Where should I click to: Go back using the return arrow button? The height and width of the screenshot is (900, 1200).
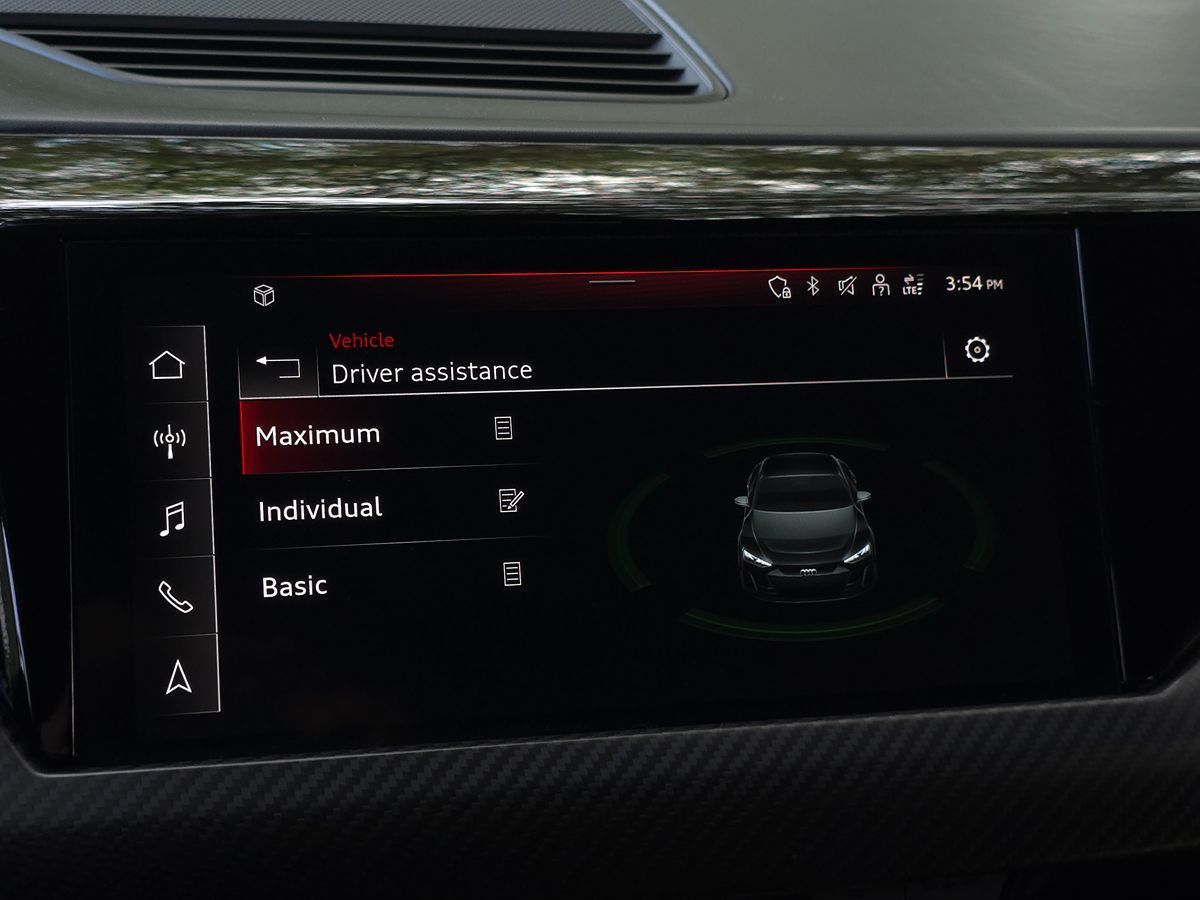[x=278, y=367]
